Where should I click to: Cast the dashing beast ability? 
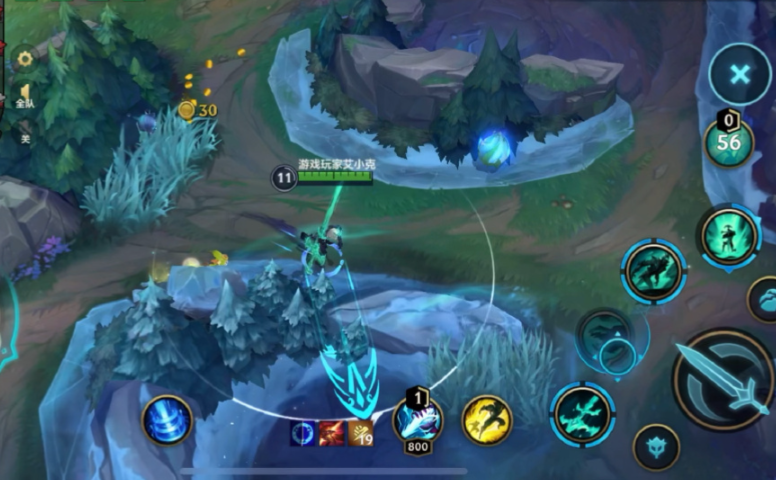coord(653,271)
